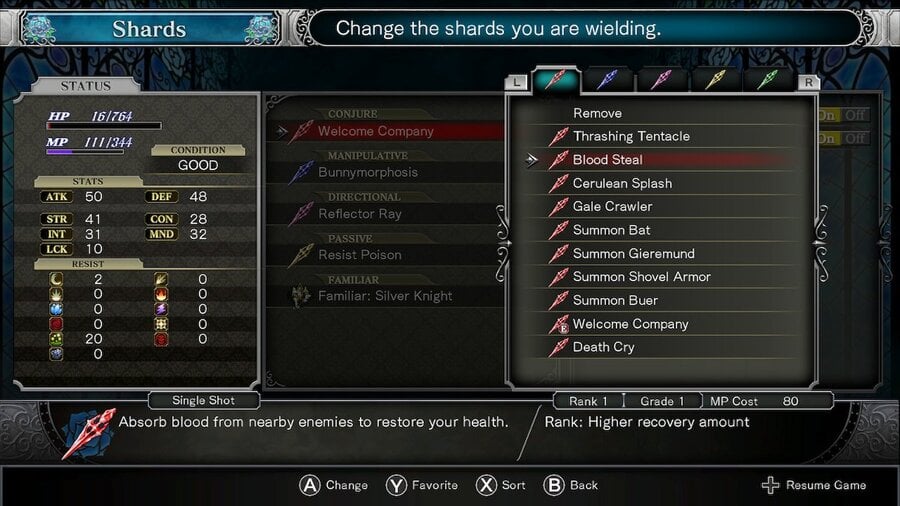This screenshot has height=506, width=900.
Task: Select Remove from the shard list
Action: click(597, 113)
